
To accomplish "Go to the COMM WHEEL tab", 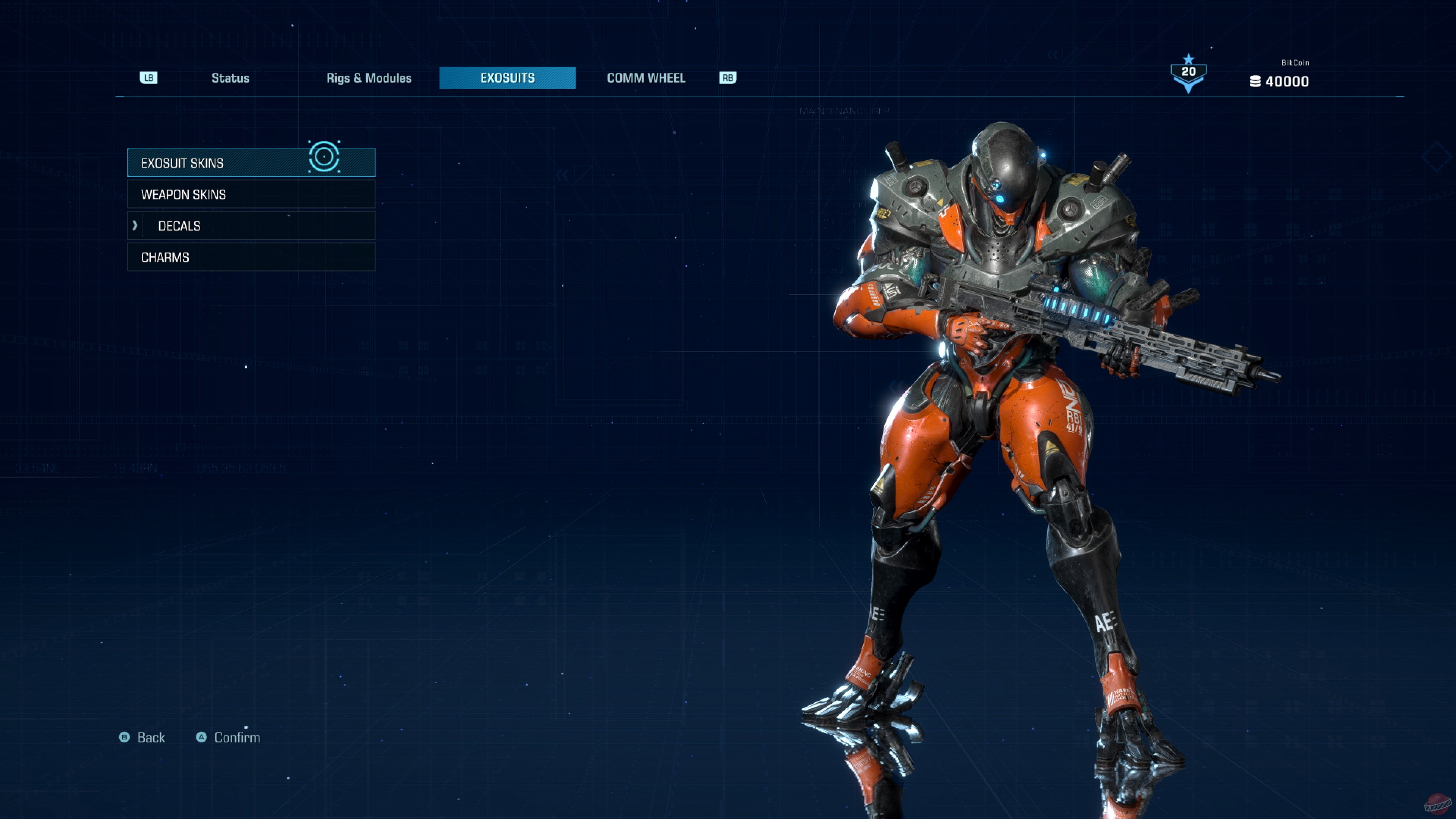I will point(645,78).
